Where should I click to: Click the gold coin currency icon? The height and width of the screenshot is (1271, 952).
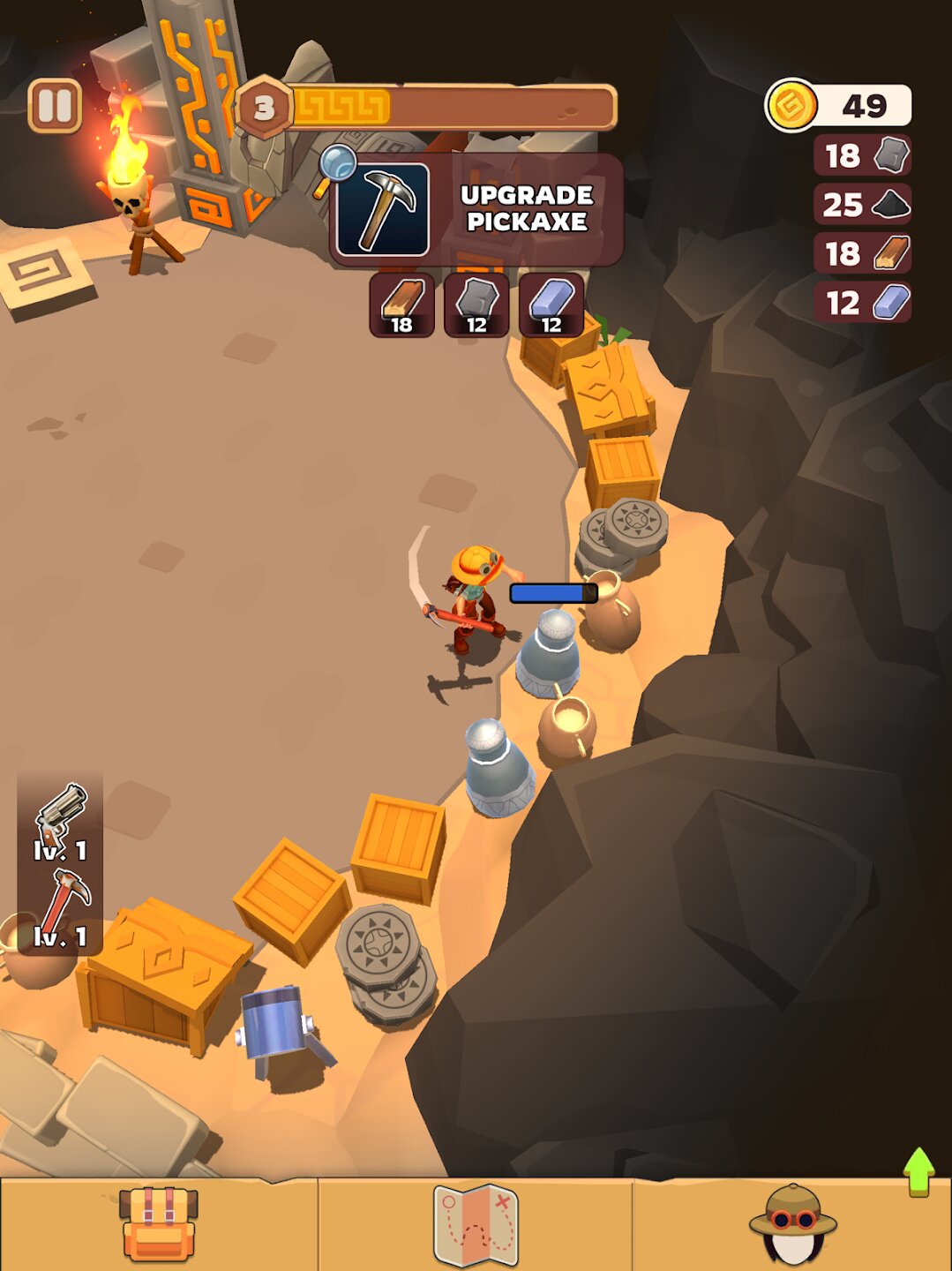tap(791, 105)
